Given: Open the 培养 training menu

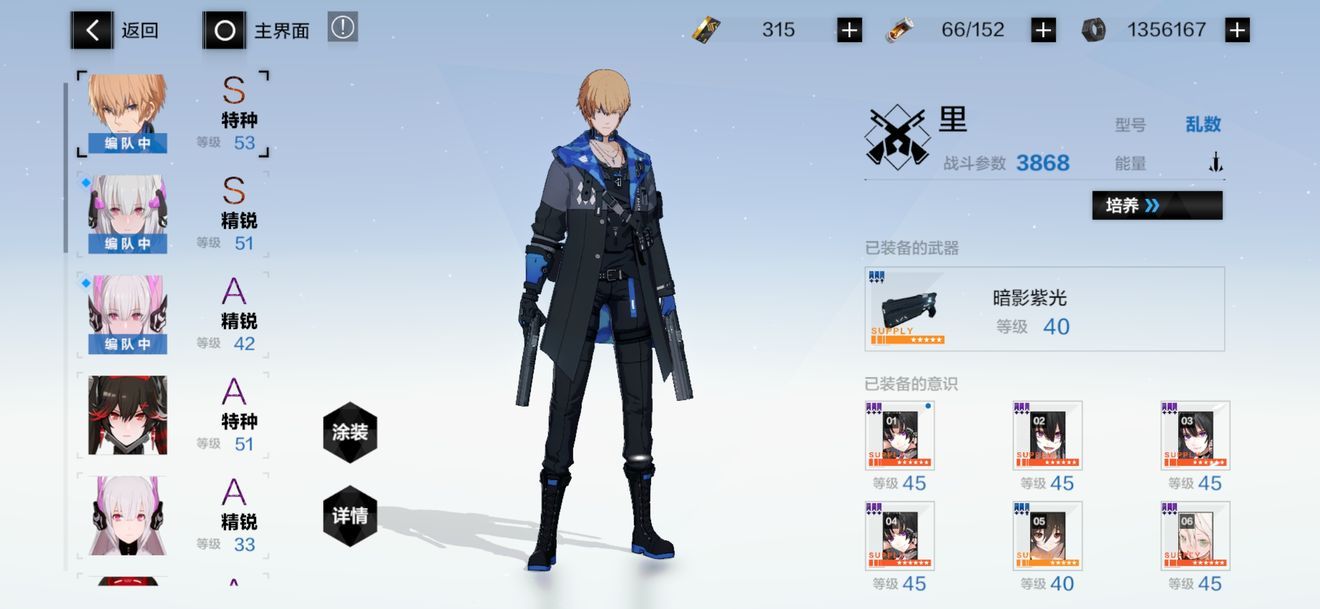Looking at the screenshot, I should (x=1157, y=205).
